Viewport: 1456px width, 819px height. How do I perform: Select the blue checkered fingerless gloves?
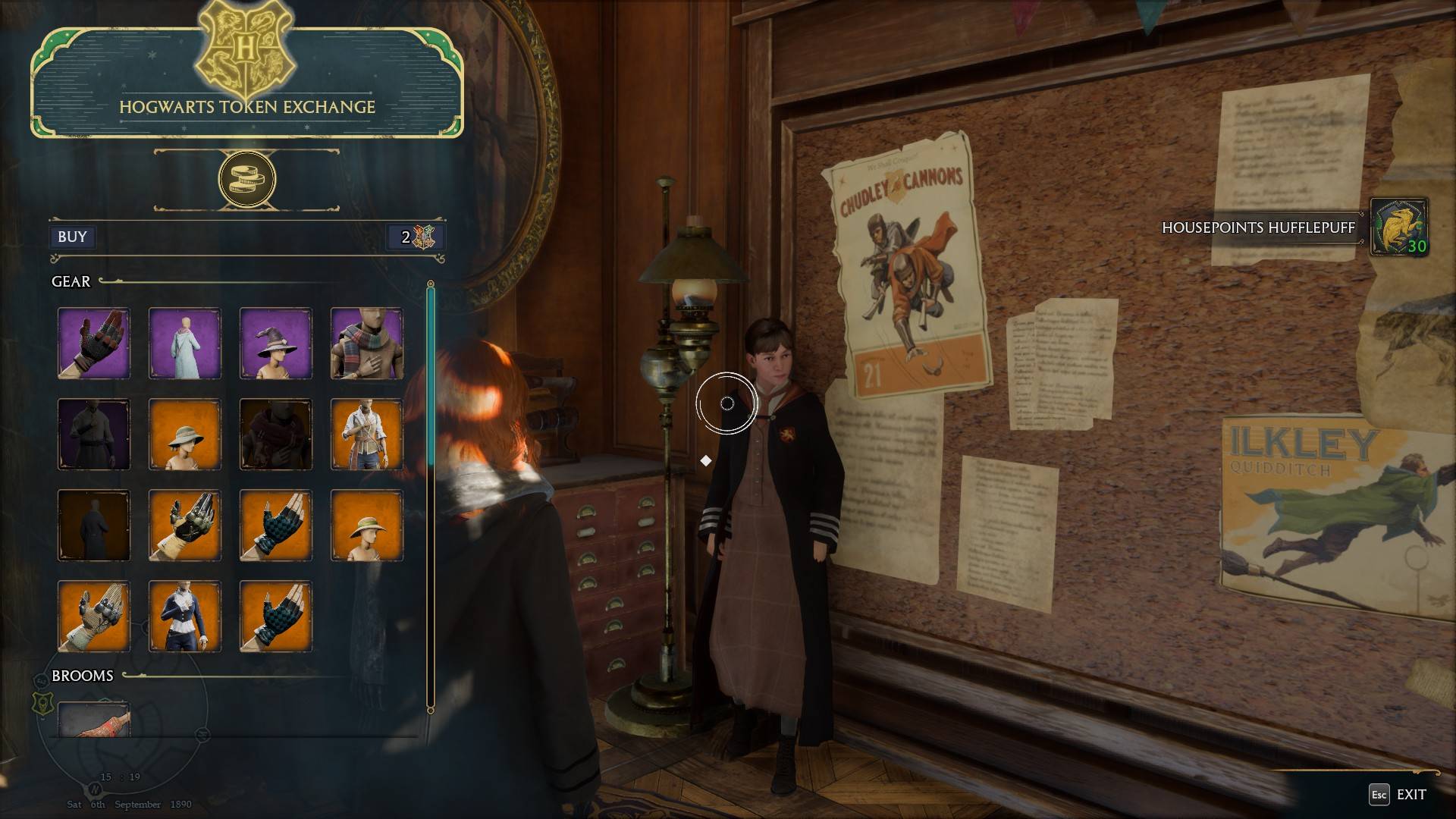point(275,526)
